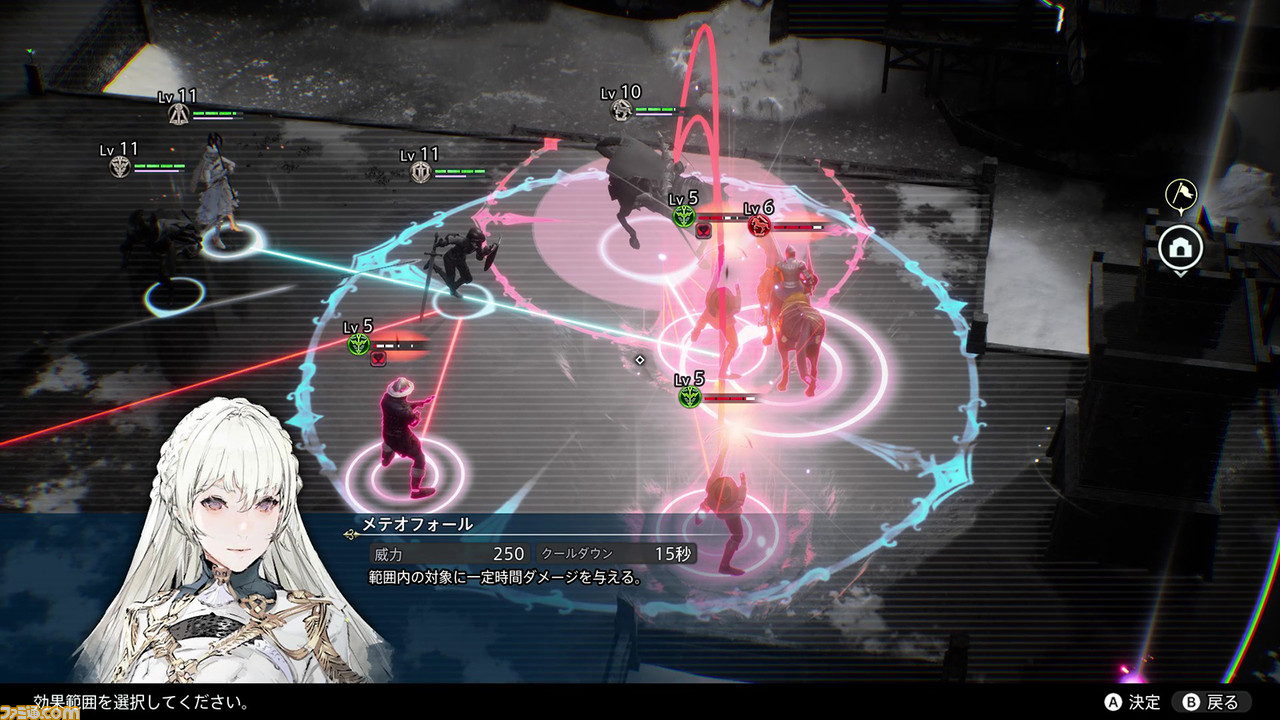1280x720 pixels.
Task: Click the white flag objective marker
Action: (1181, 194)
